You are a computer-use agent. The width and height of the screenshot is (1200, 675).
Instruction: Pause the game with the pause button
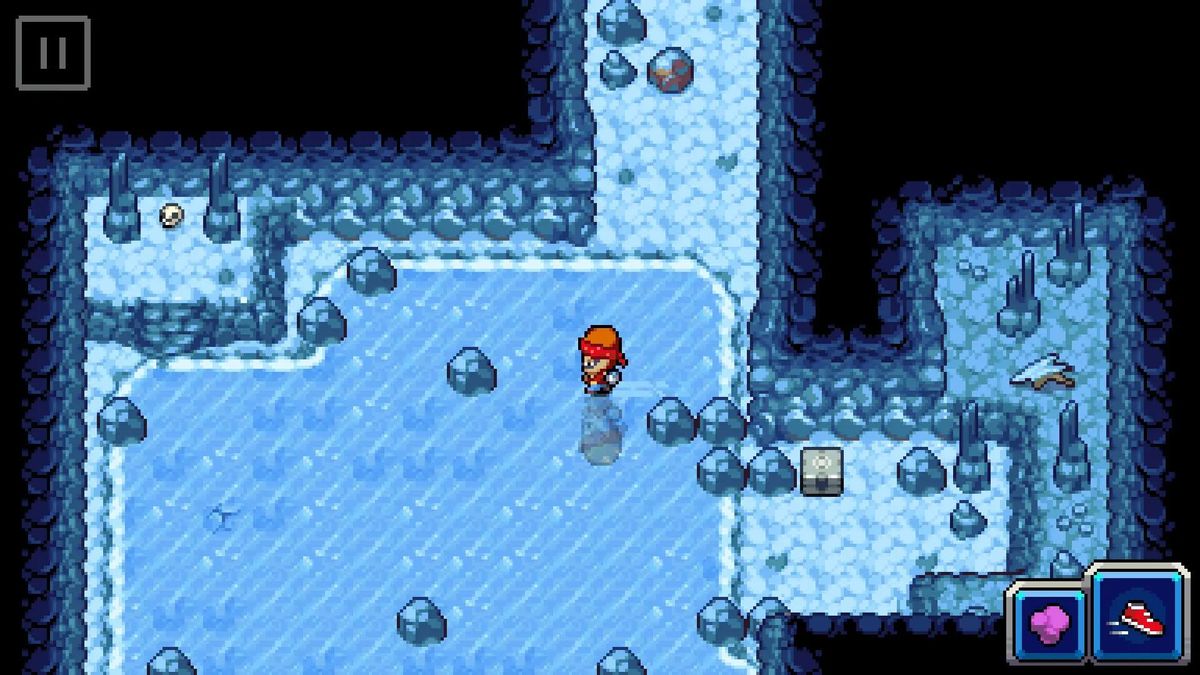(53, 53)
